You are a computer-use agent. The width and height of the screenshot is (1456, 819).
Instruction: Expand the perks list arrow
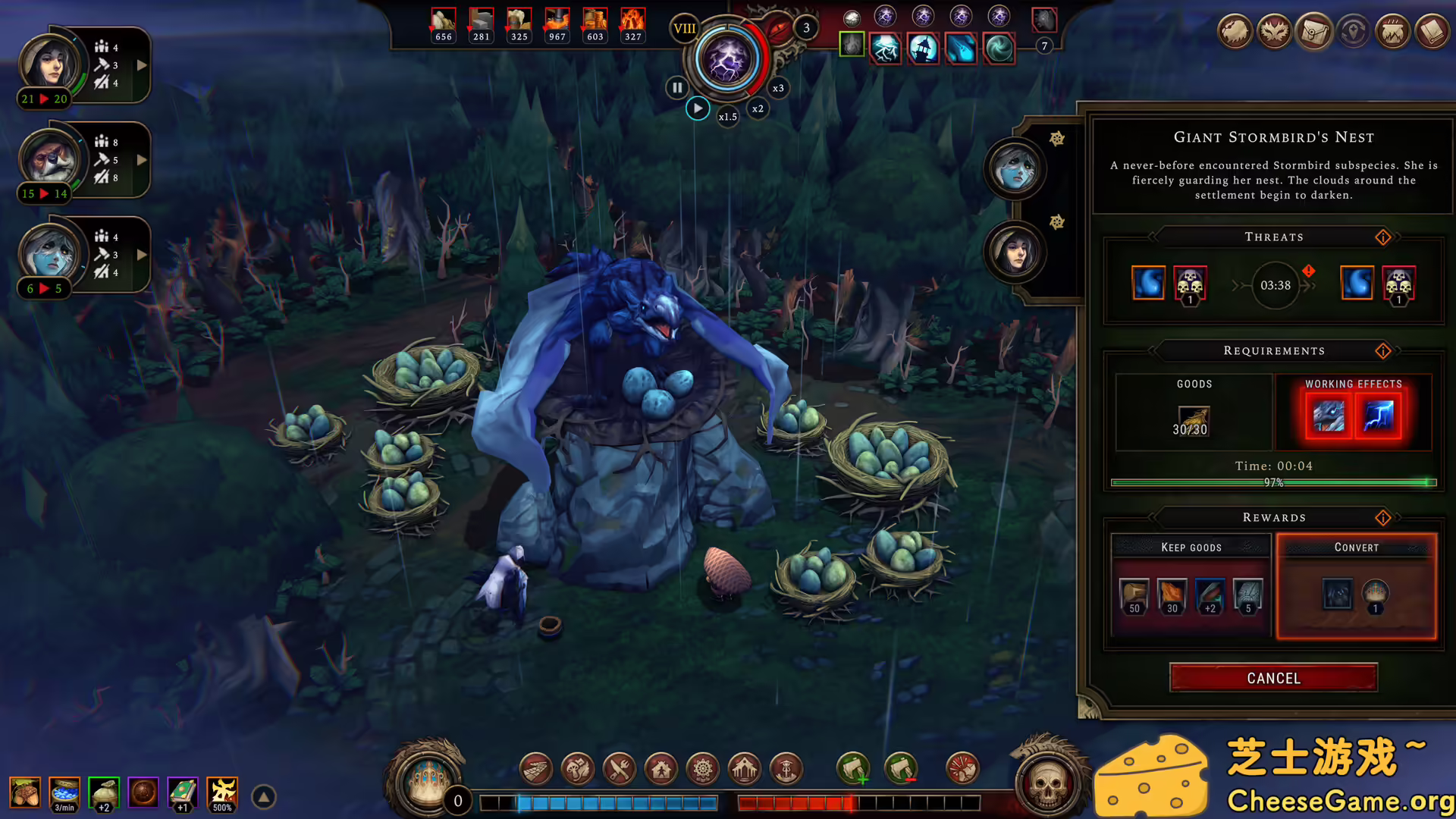(264, 797)
